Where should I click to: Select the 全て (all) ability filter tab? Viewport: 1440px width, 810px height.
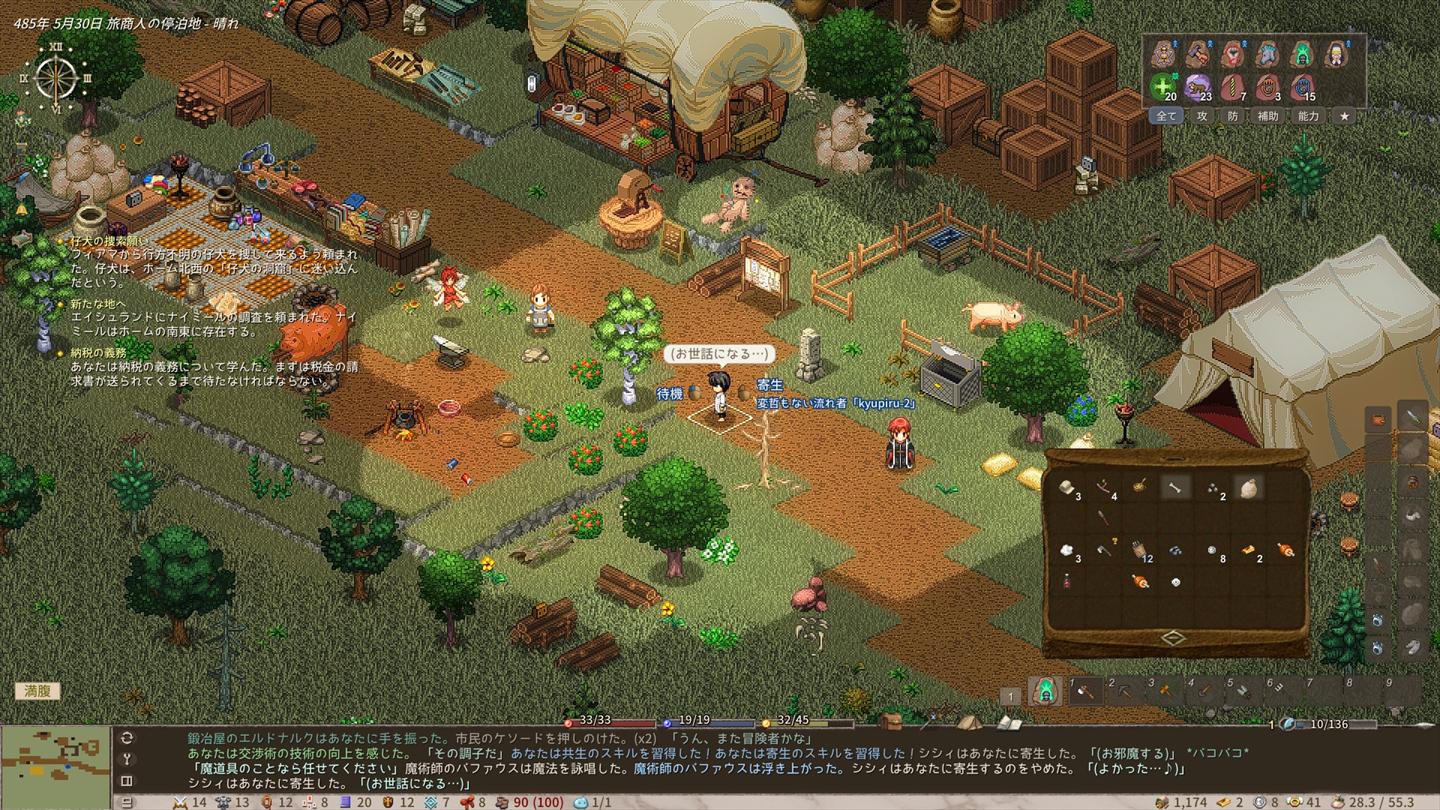[x=1166, y=116]
